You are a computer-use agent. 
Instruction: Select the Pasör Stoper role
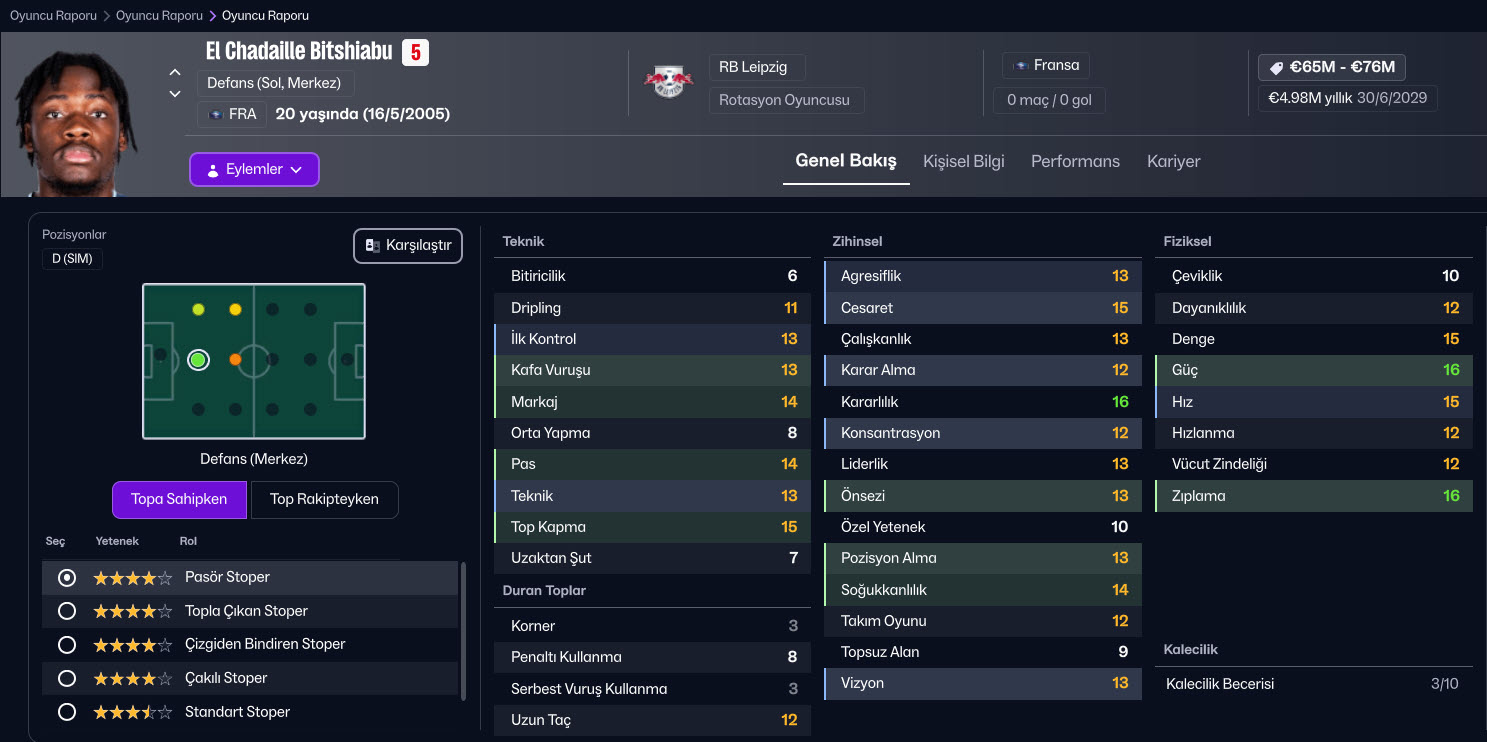point(67,577)
